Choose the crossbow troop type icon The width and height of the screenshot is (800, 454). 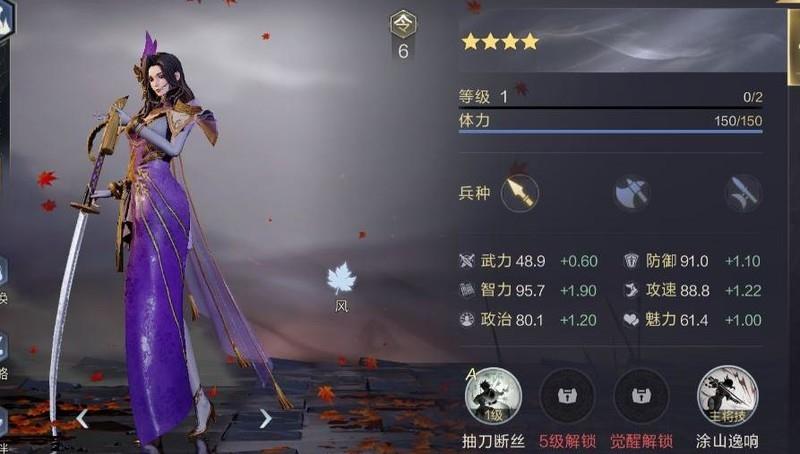(743, 193)
